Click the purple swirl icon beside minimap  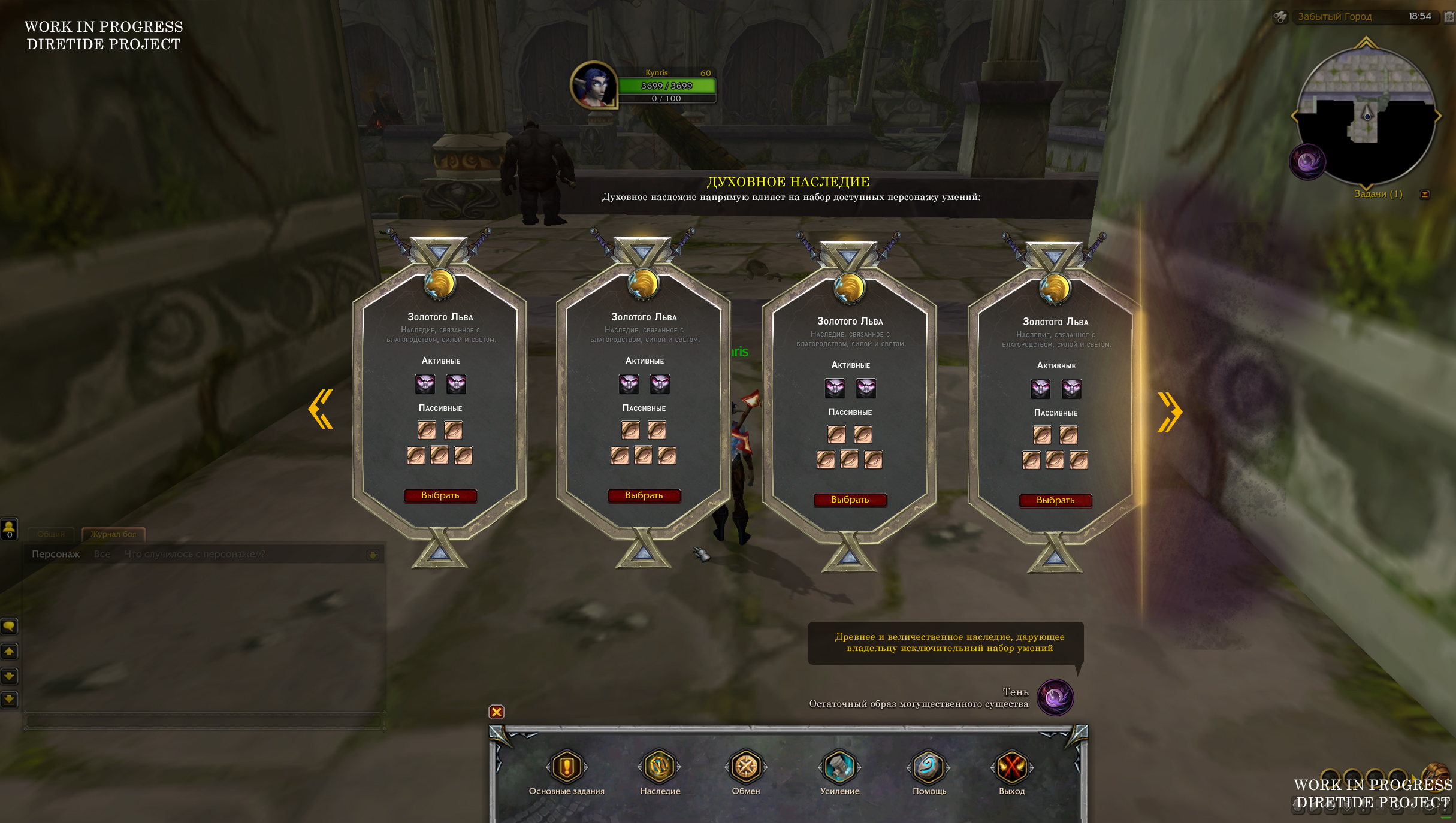click(1307, 162)
